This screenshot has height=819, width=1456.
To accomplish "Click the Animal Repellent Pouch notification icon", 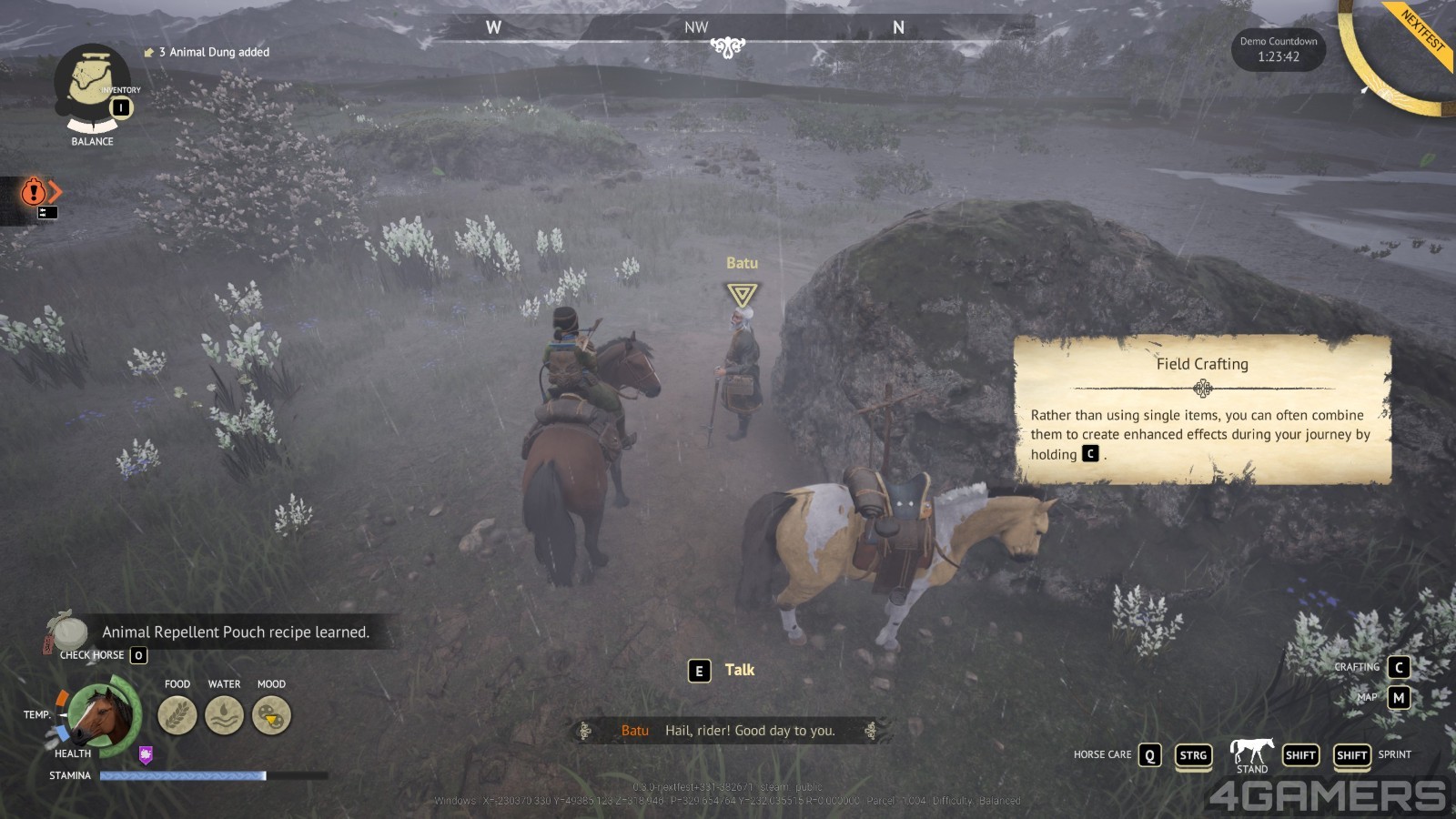I will (67, 631).
